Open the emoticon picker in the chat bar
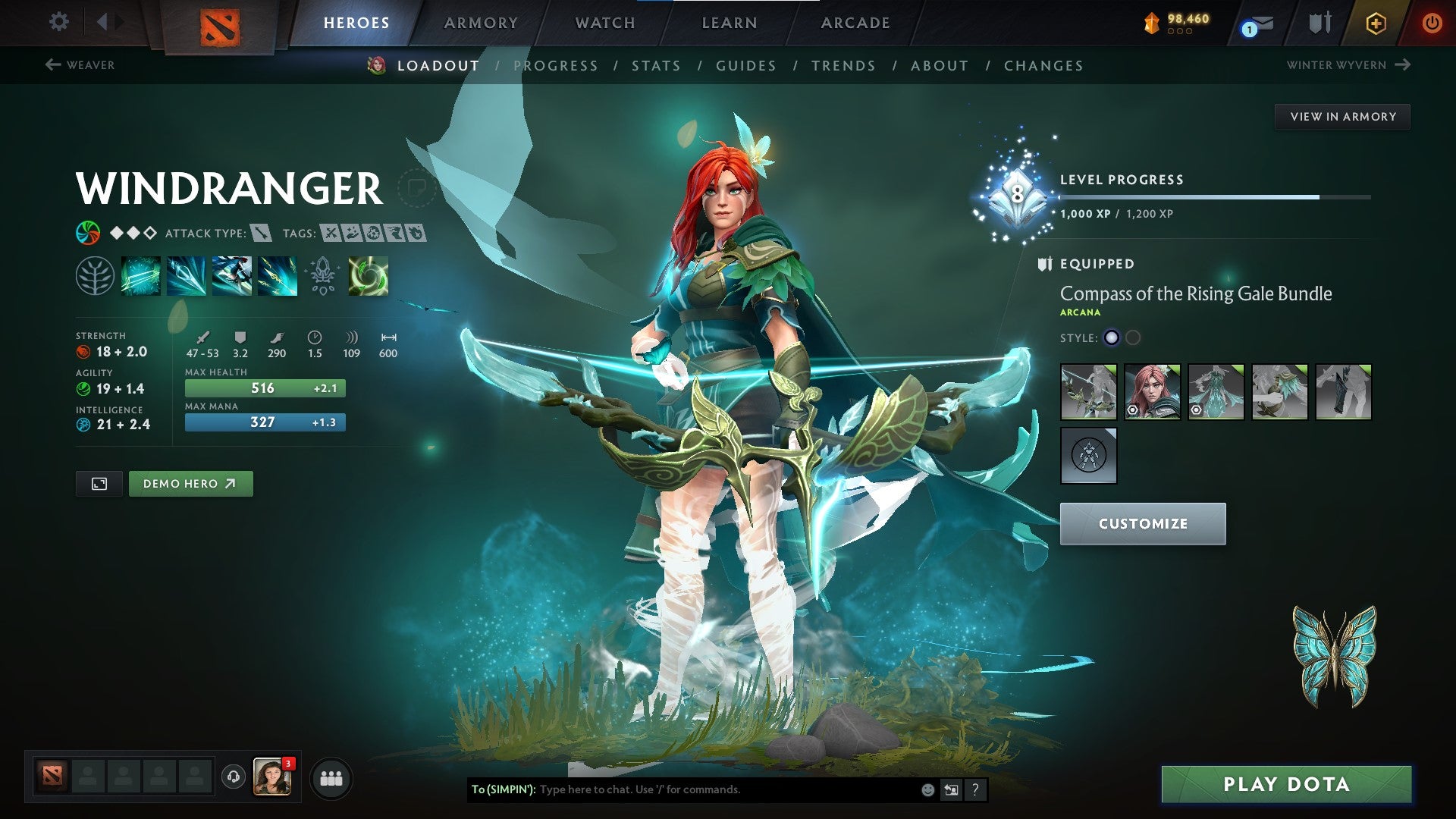 927,789
